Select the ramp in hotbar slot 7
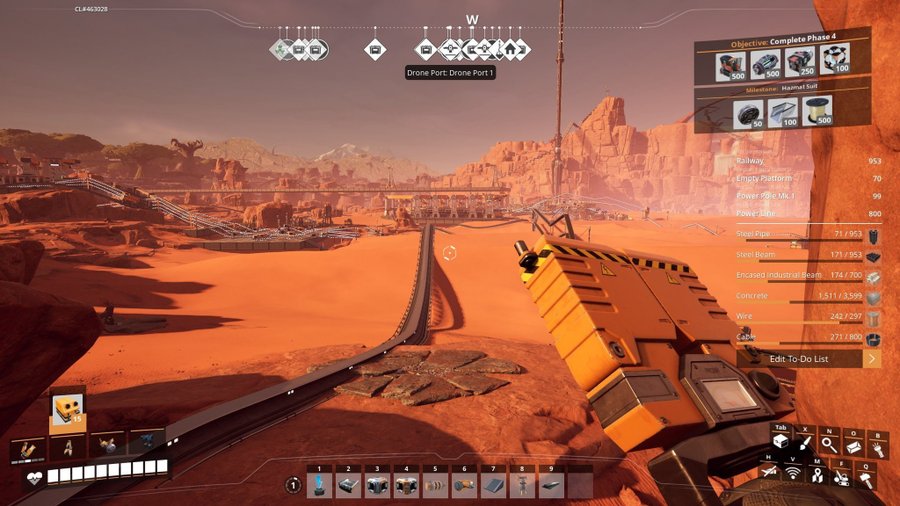 pos(494,485)
